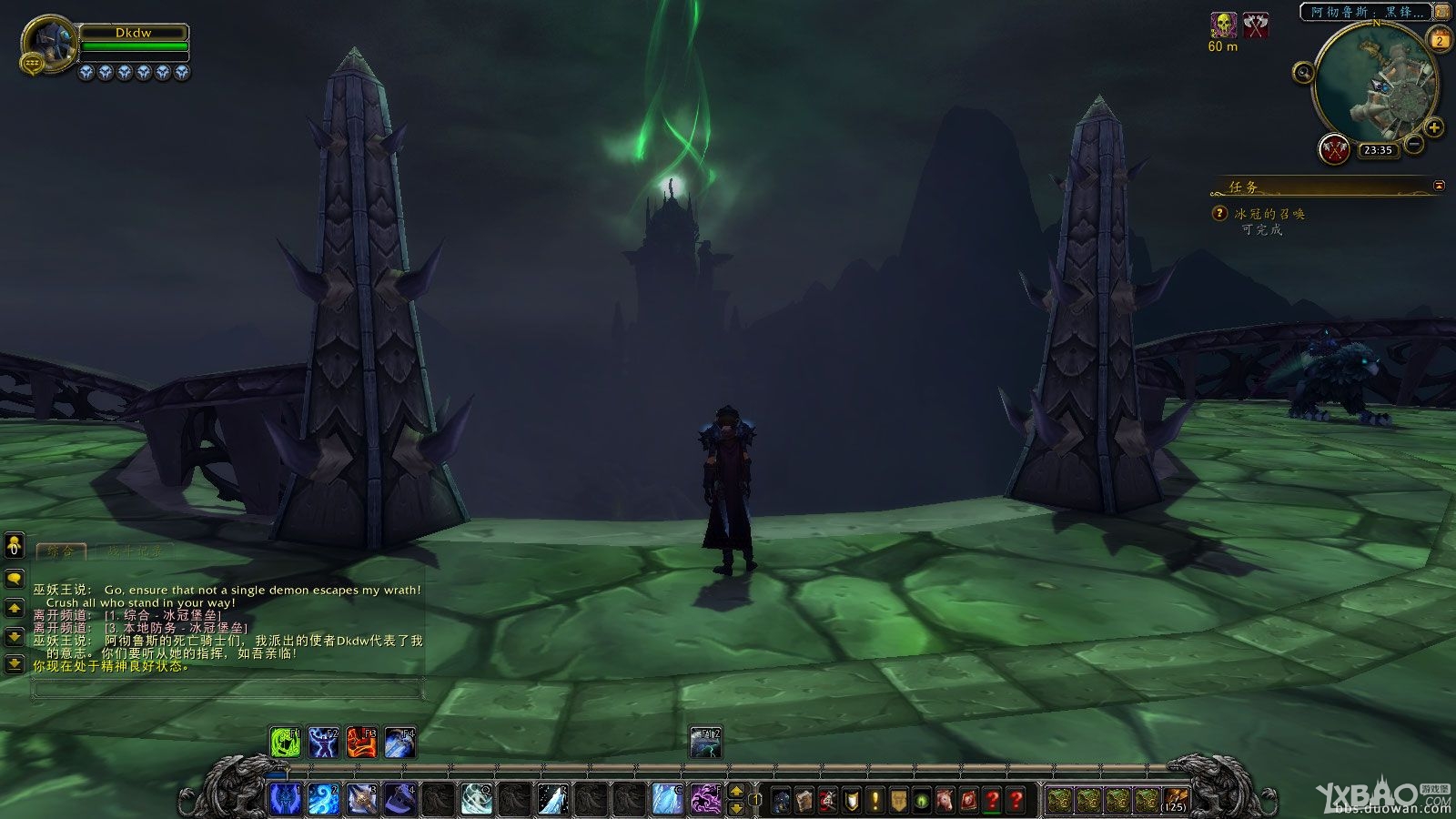This screenshot has width=1456, height=819.
Task: Open the minimap zone title 阿彻鲁斯
Action: coord(1367,12)
